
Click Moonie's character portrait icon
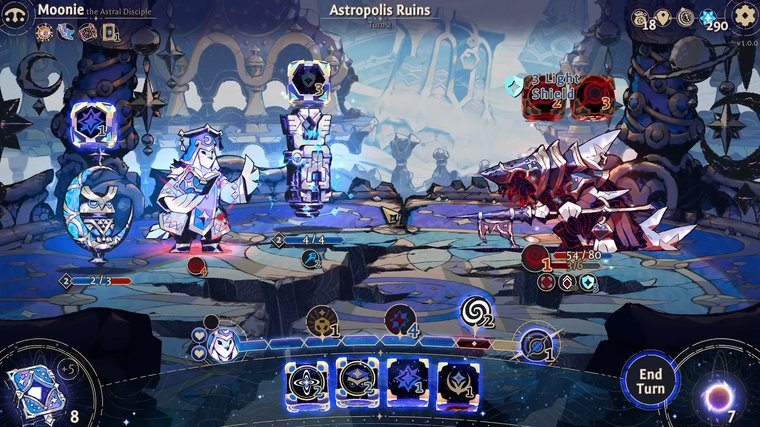click(17, 15)
